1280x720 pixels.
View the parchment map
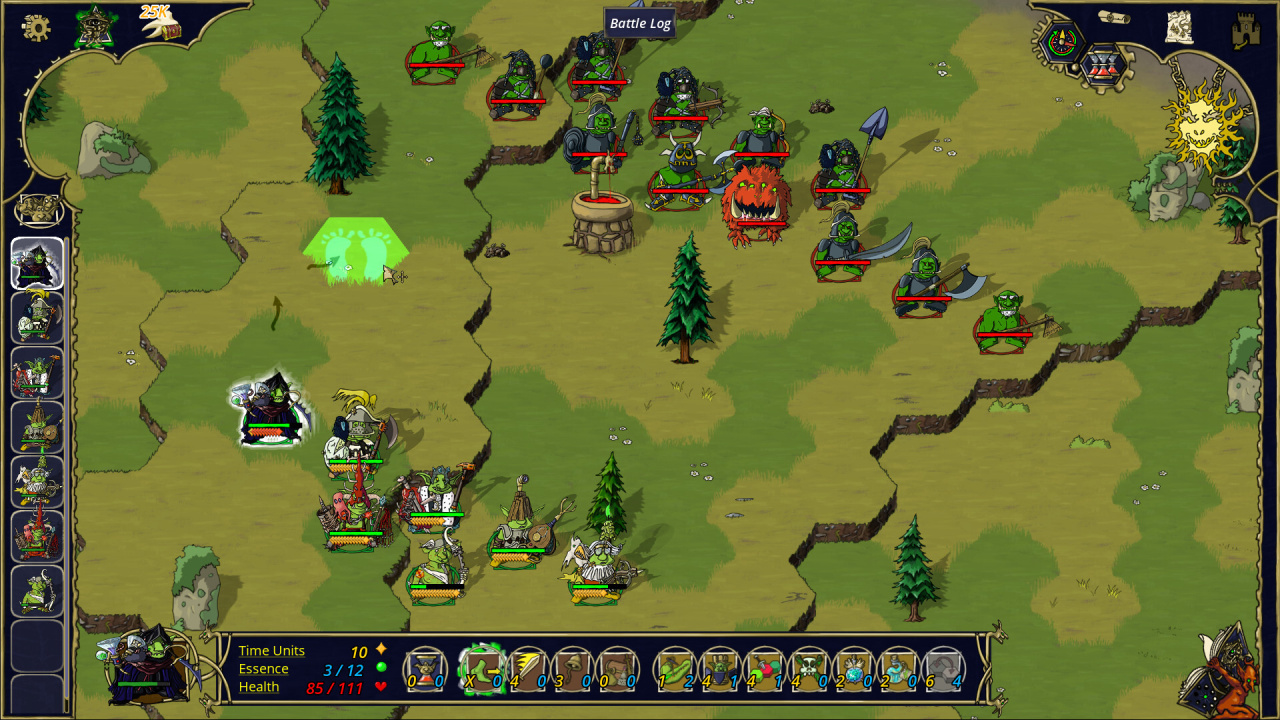click(x=1180, y=27)
